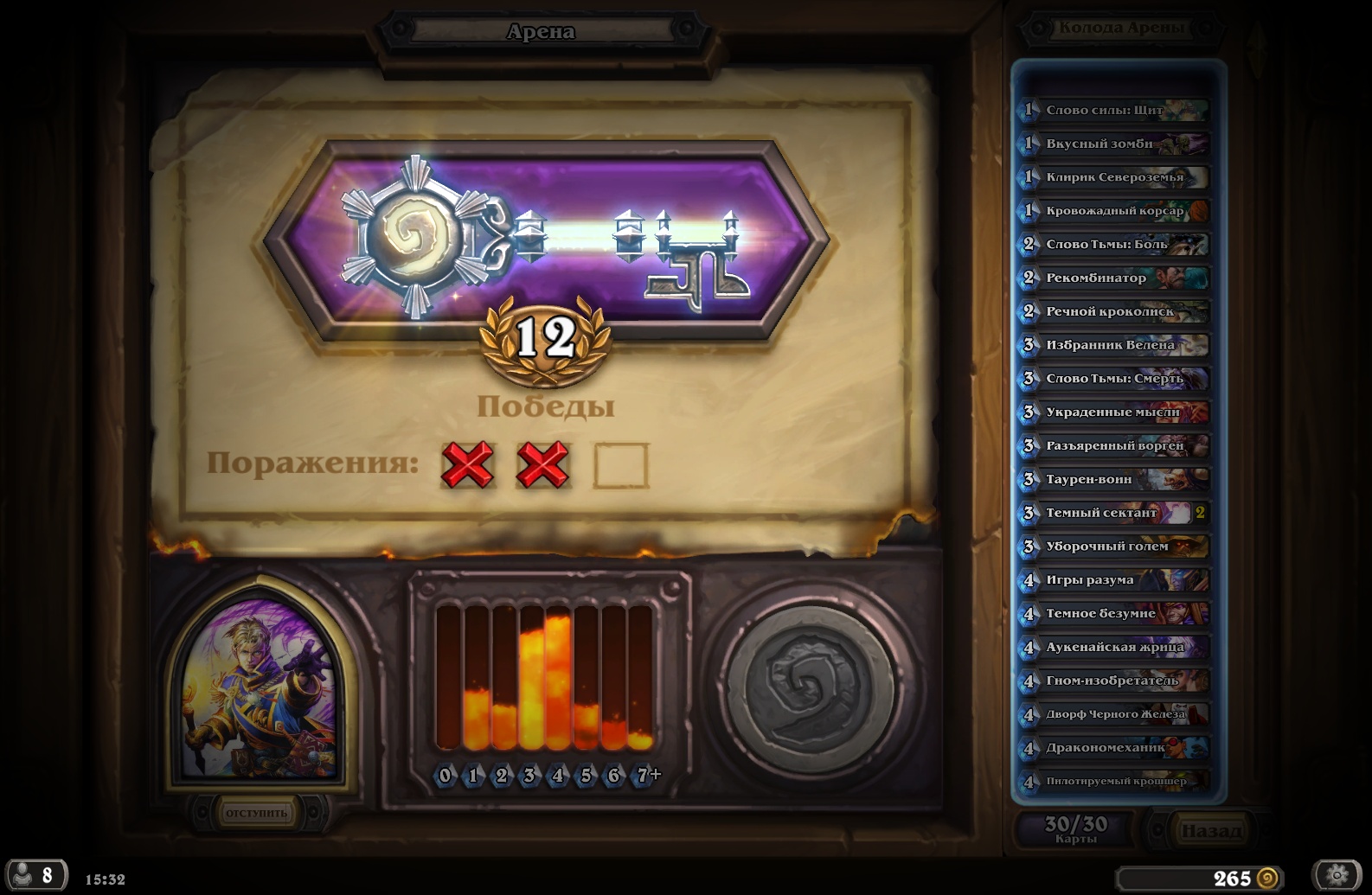Go back with the Назад button
This screenshot has width=1372, height=895.
(1210, 831)
